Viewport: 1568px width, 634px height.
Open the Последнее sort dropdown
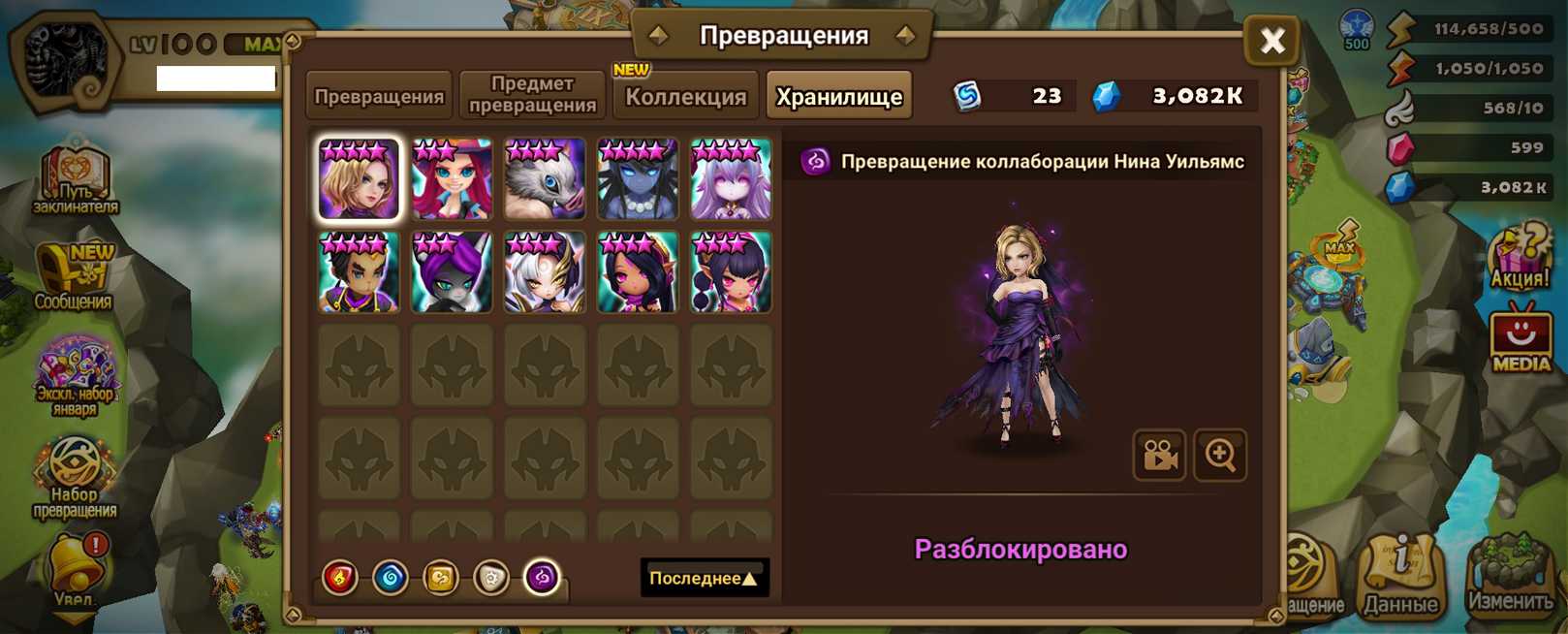point(704,578)
